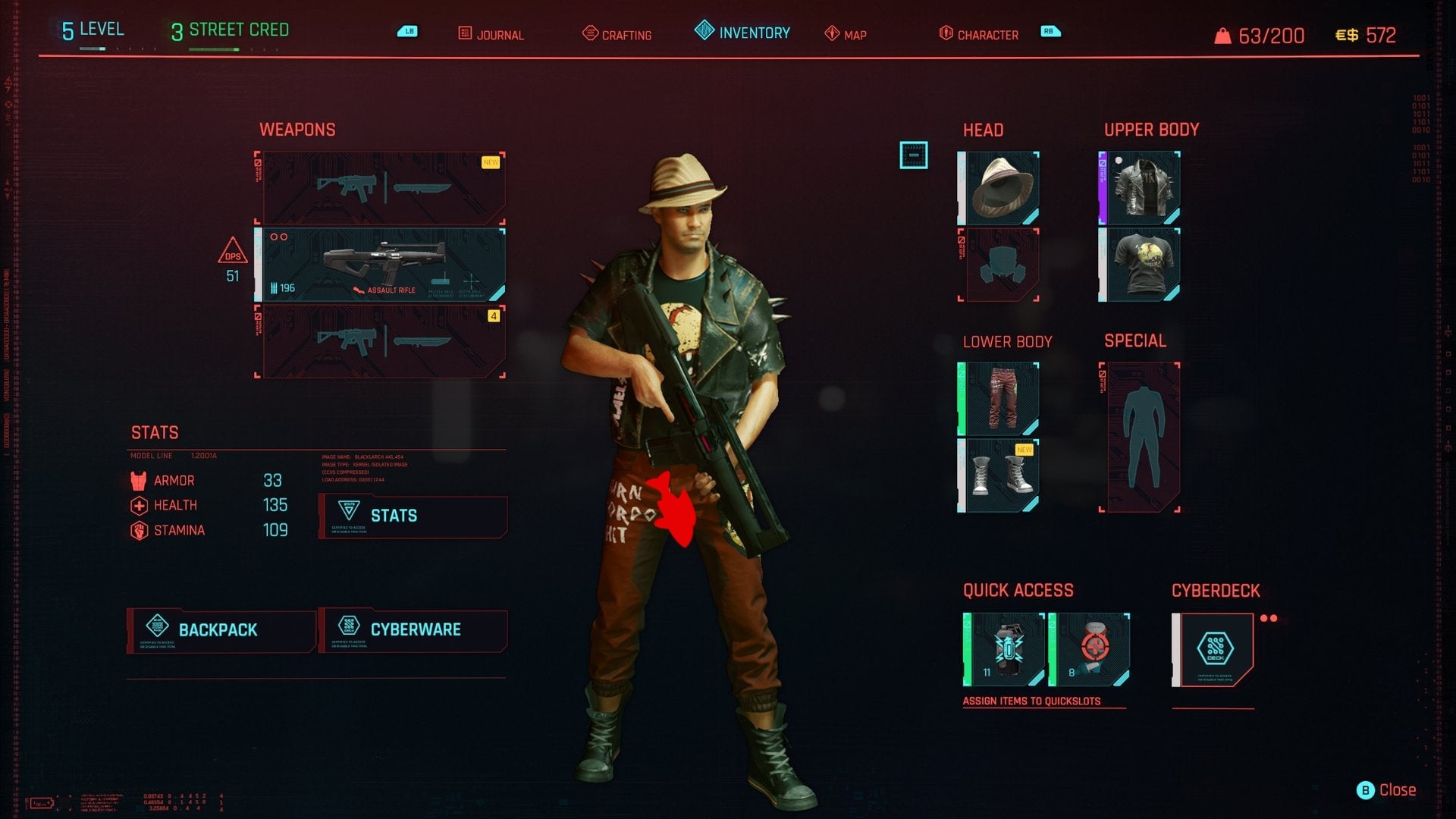Open the Cyberware menu

pyautogui.click(x=413, y=630)
